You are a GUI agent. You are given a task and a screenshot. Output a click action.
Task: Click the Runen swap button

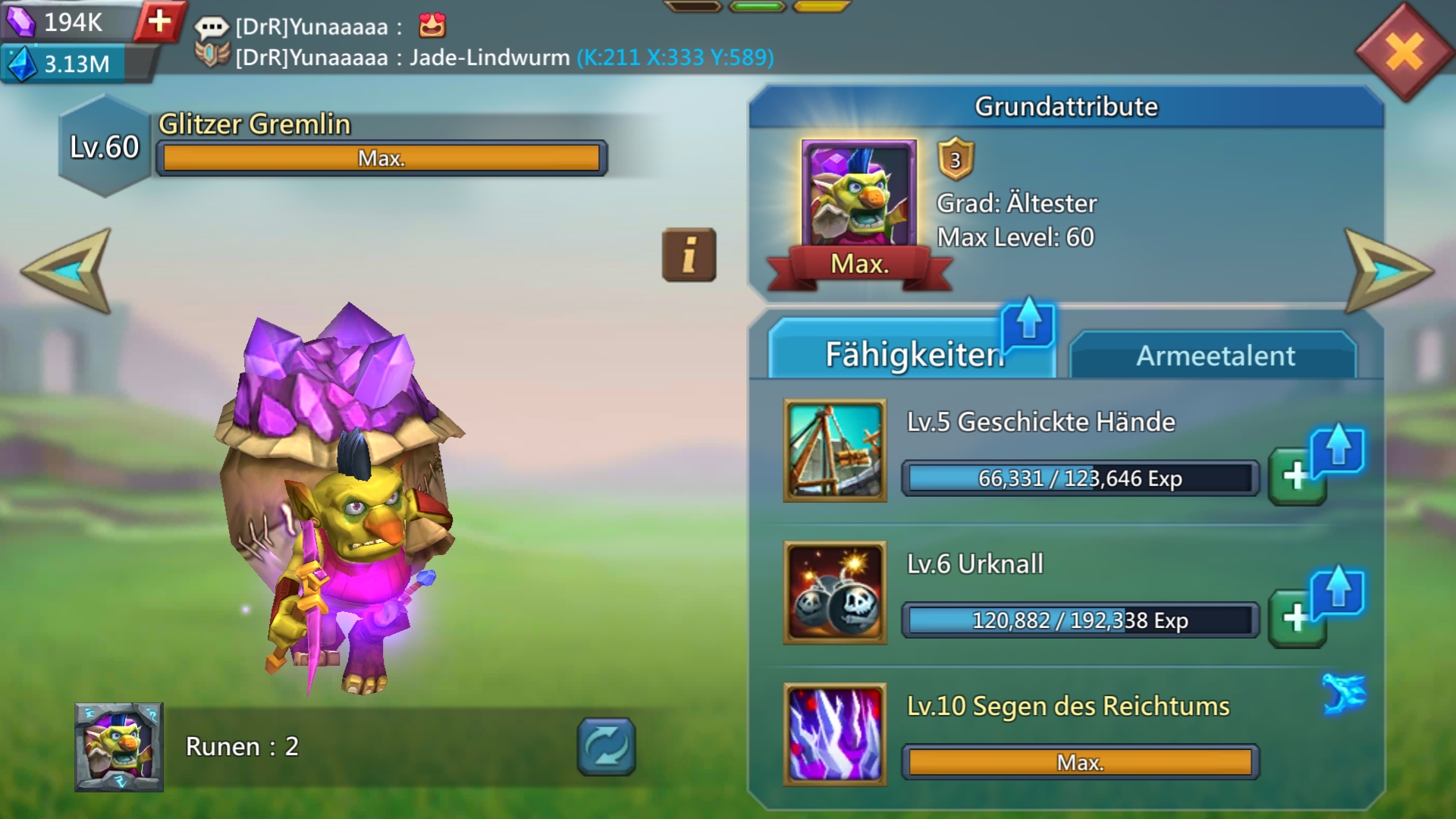coord(606,747)
